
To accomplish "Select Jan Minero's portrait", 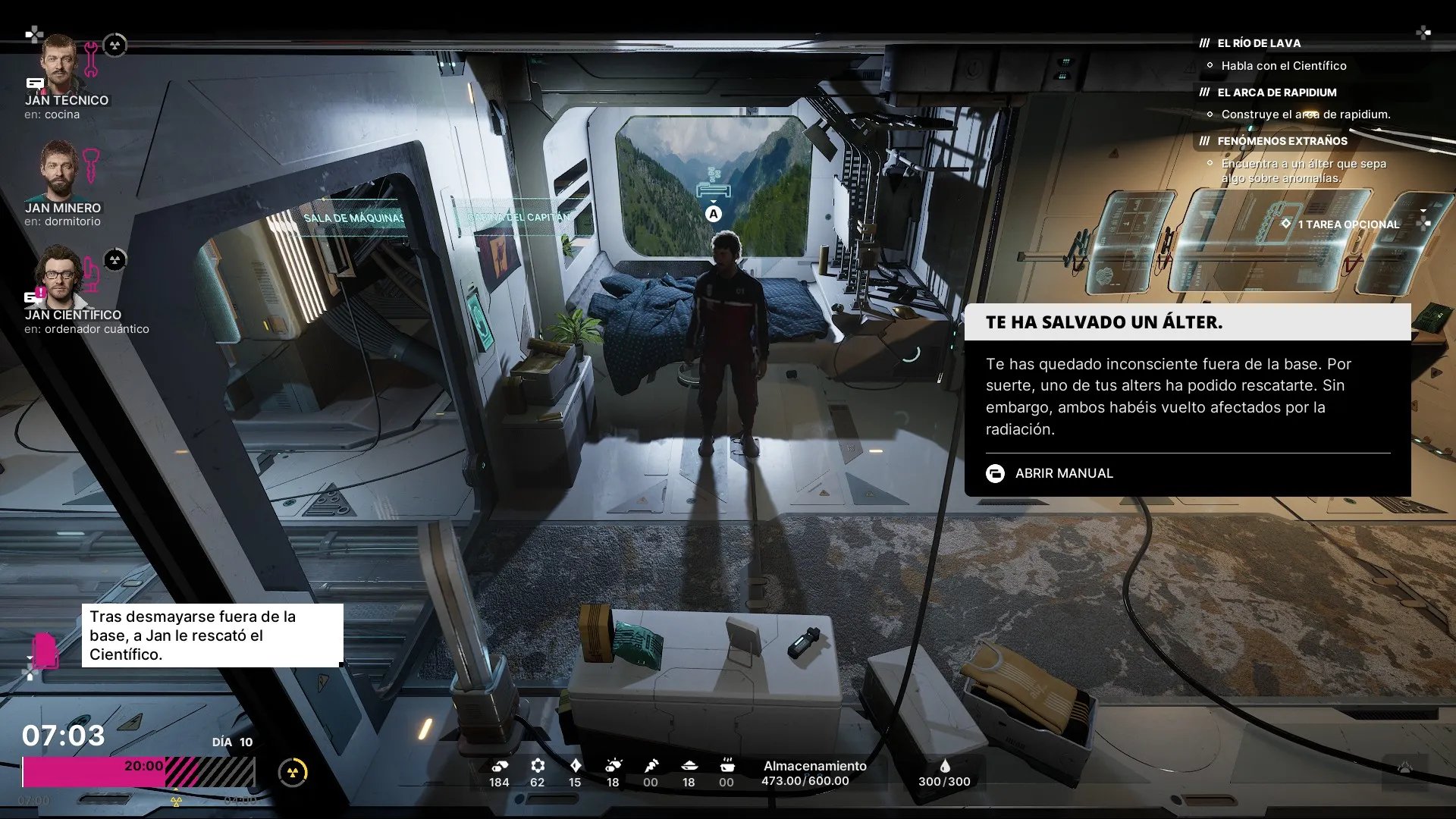I will tap(59, 170).
